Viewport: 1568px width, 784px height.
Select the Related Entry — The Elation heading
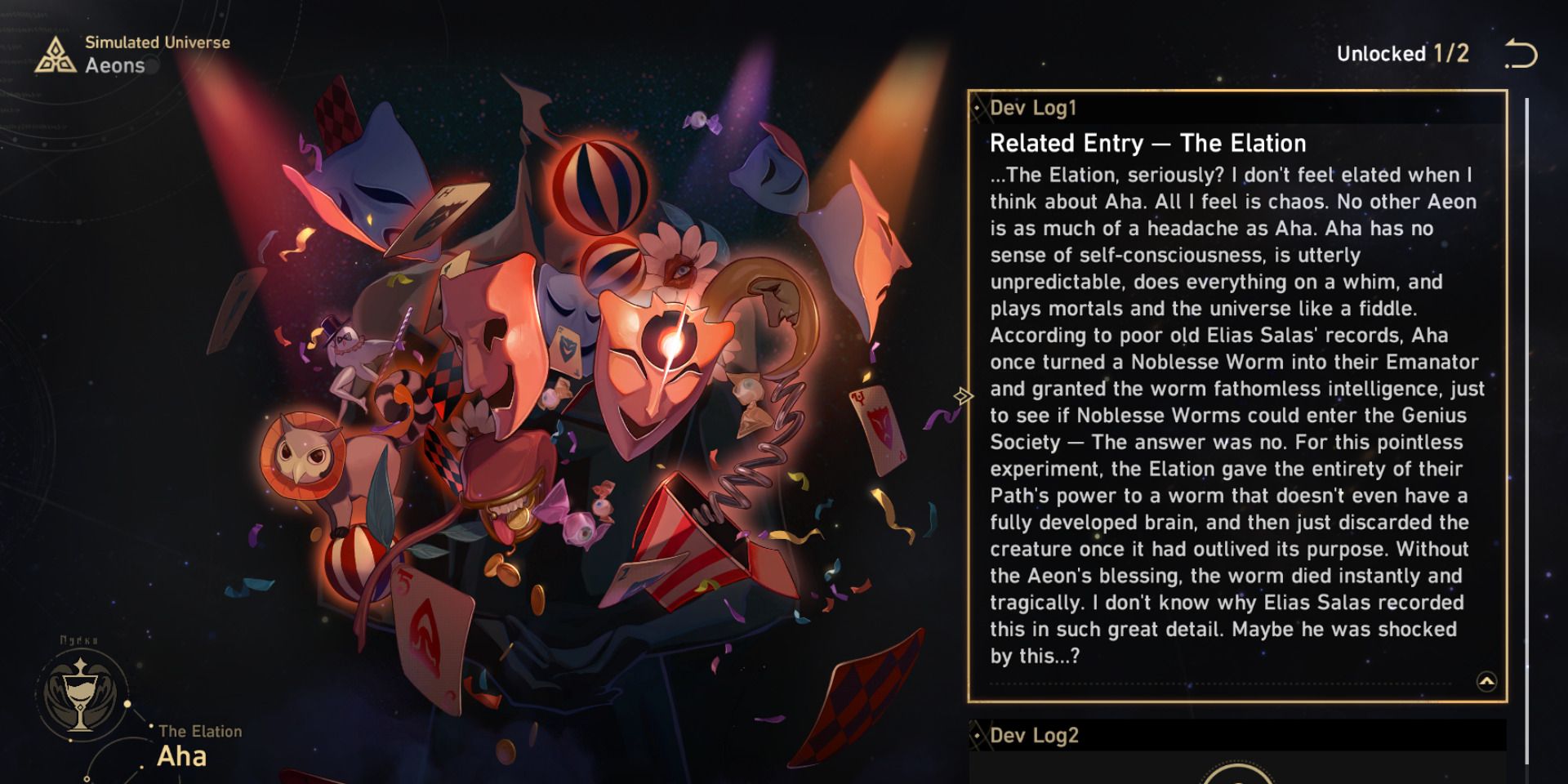(1149, 142)
